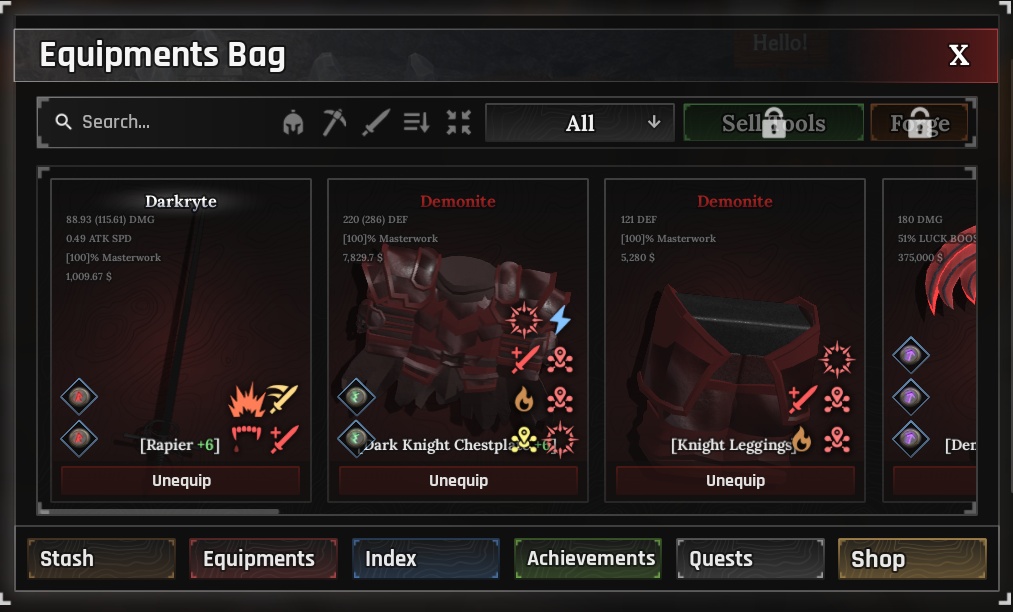Click the locked Forge button

(919, 123)
